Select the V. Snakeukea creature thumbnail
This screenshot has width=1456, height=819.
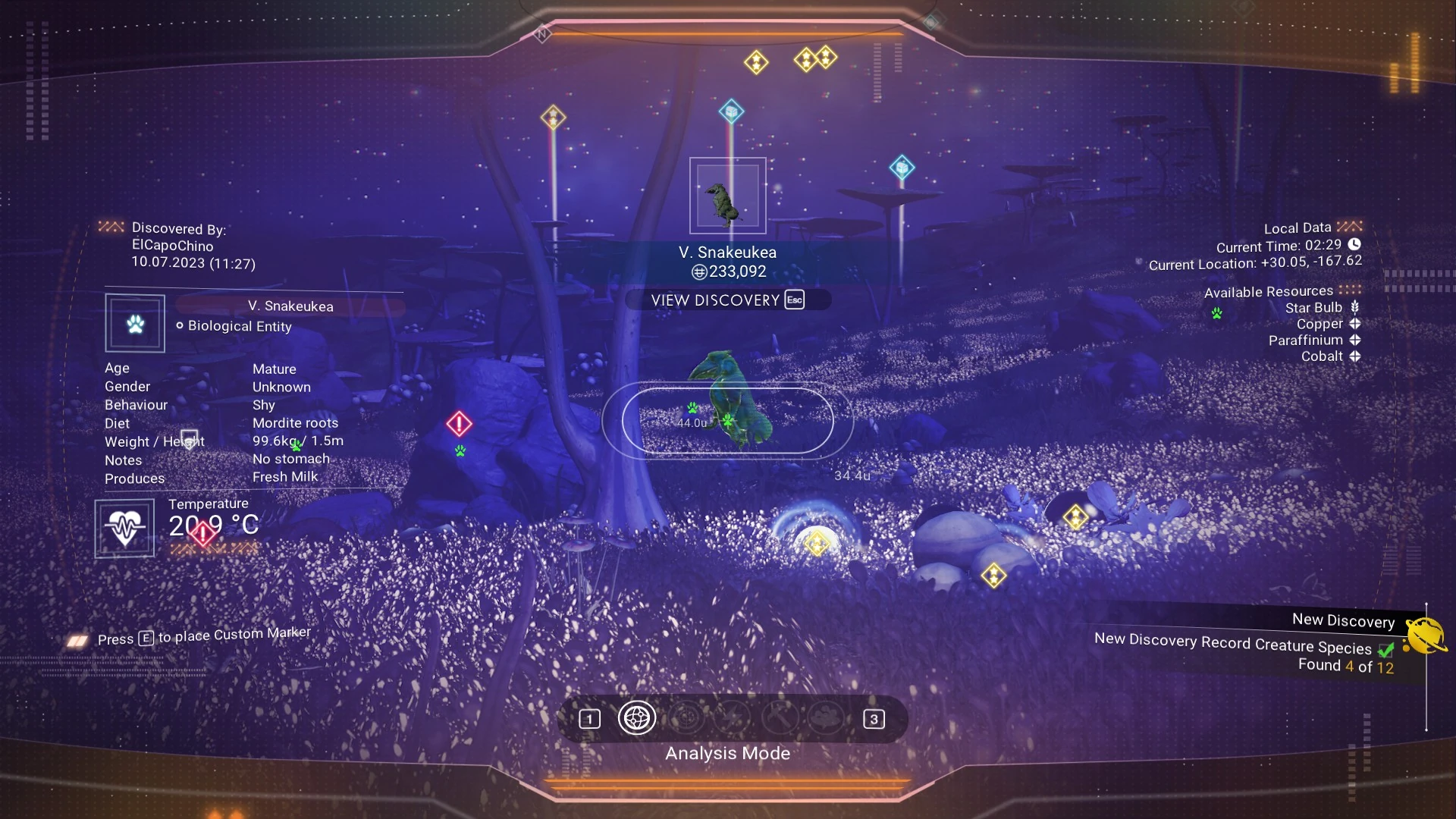pos(727,196)
